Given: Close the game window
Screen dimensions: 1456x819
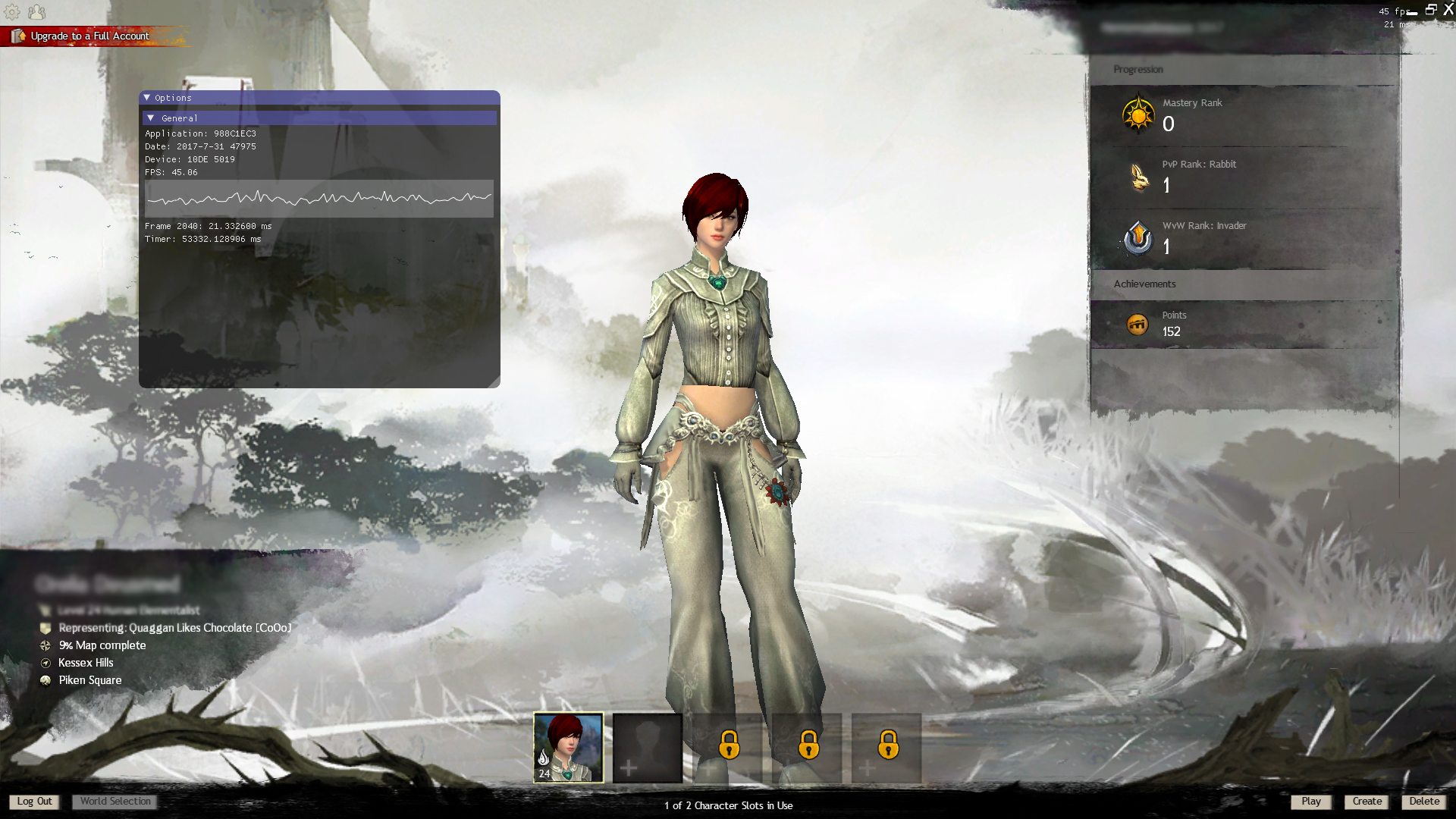Looking at the screenshot, I should coord(1448,10).
